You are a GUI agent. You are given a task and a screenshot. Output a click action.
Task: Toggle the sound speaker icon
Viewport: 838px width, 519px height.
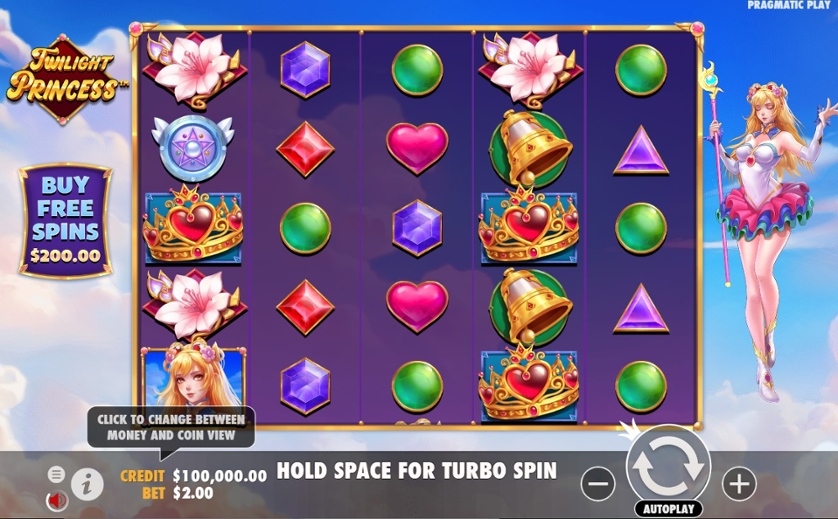(56, 498)
